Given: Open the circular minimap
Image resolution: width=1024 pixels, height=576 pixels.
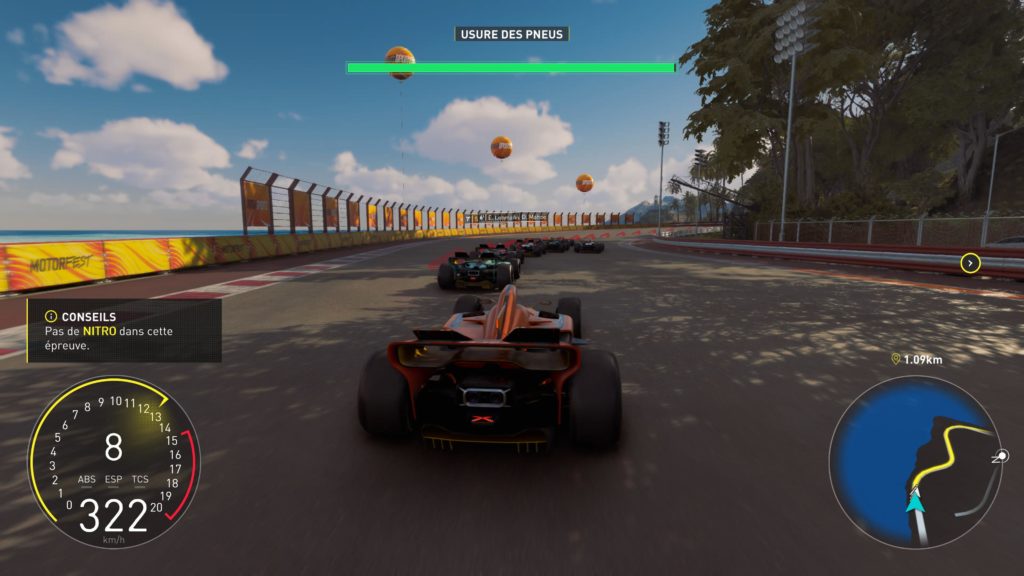Looking at the screenshot, I should coord(914,461).
